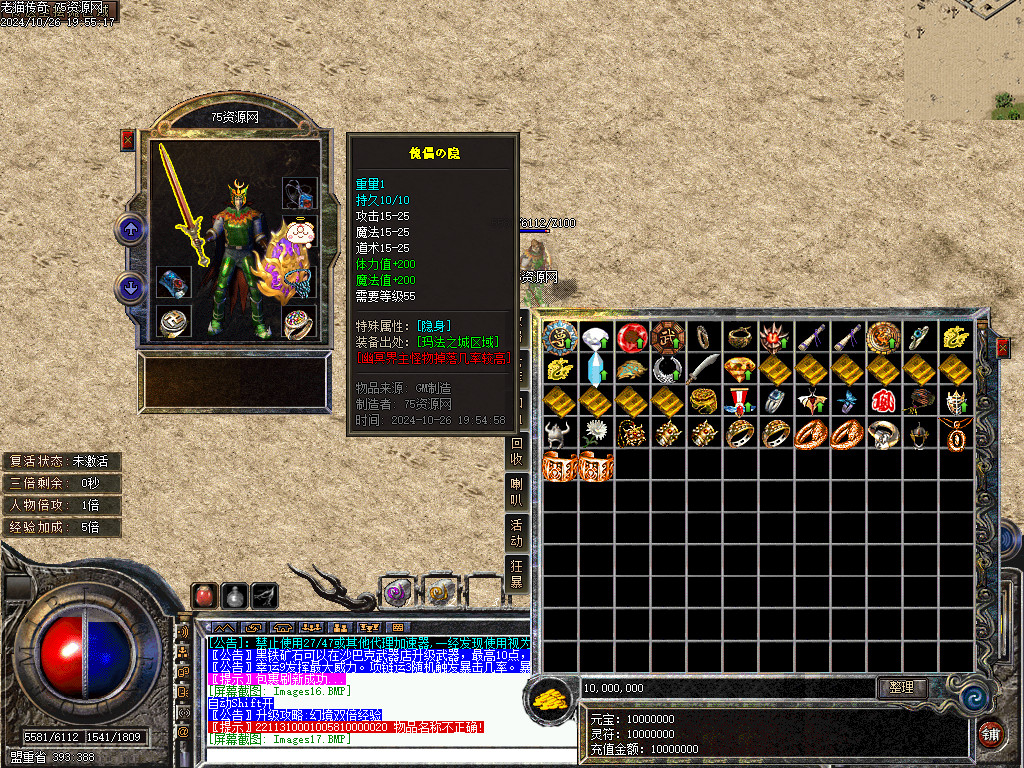
Task: Open the 狂暴 berserk side tab
Action: [x=517, y=574]
